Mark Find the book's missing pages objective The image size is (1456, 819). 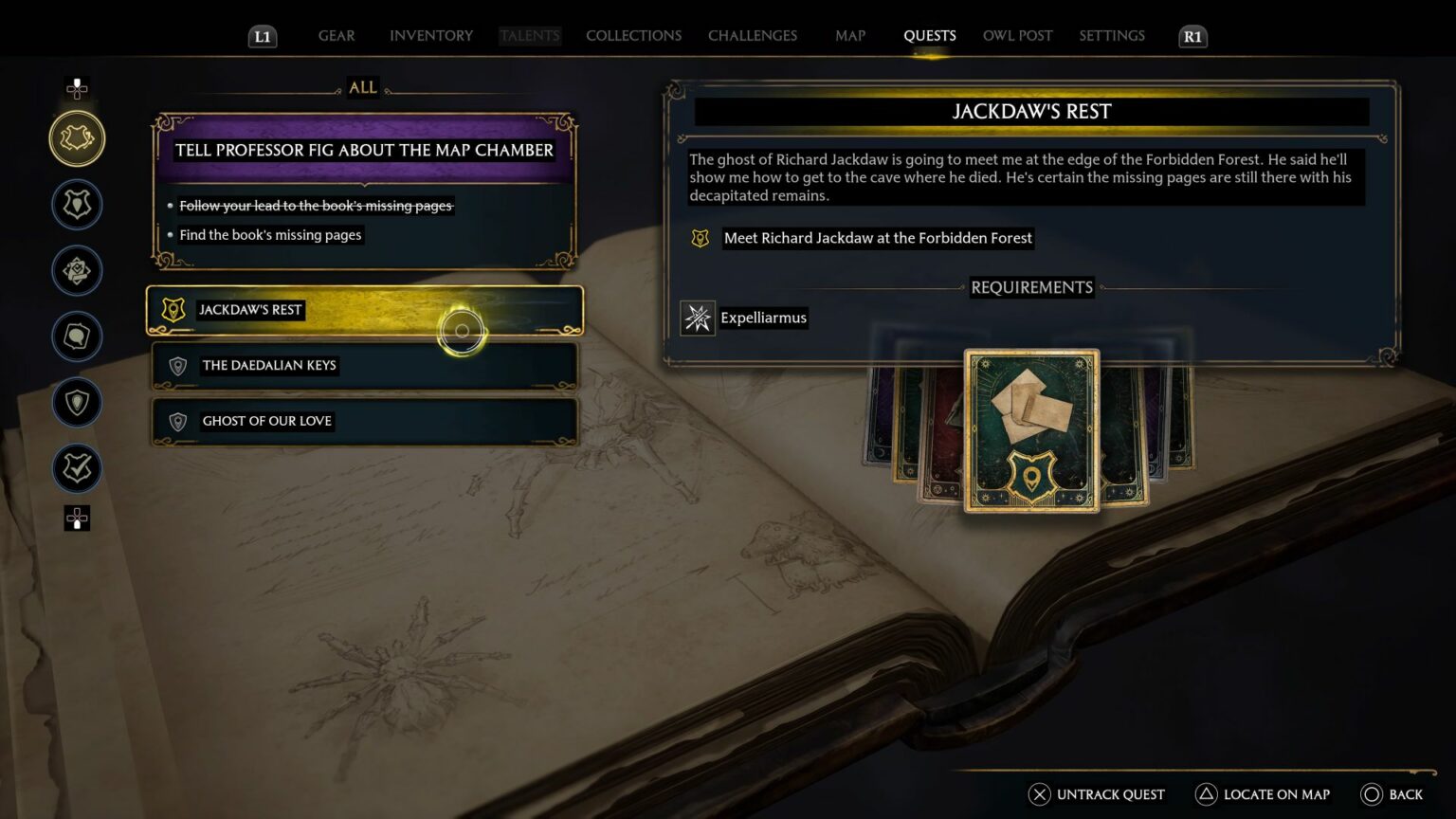tap(270, 234)
